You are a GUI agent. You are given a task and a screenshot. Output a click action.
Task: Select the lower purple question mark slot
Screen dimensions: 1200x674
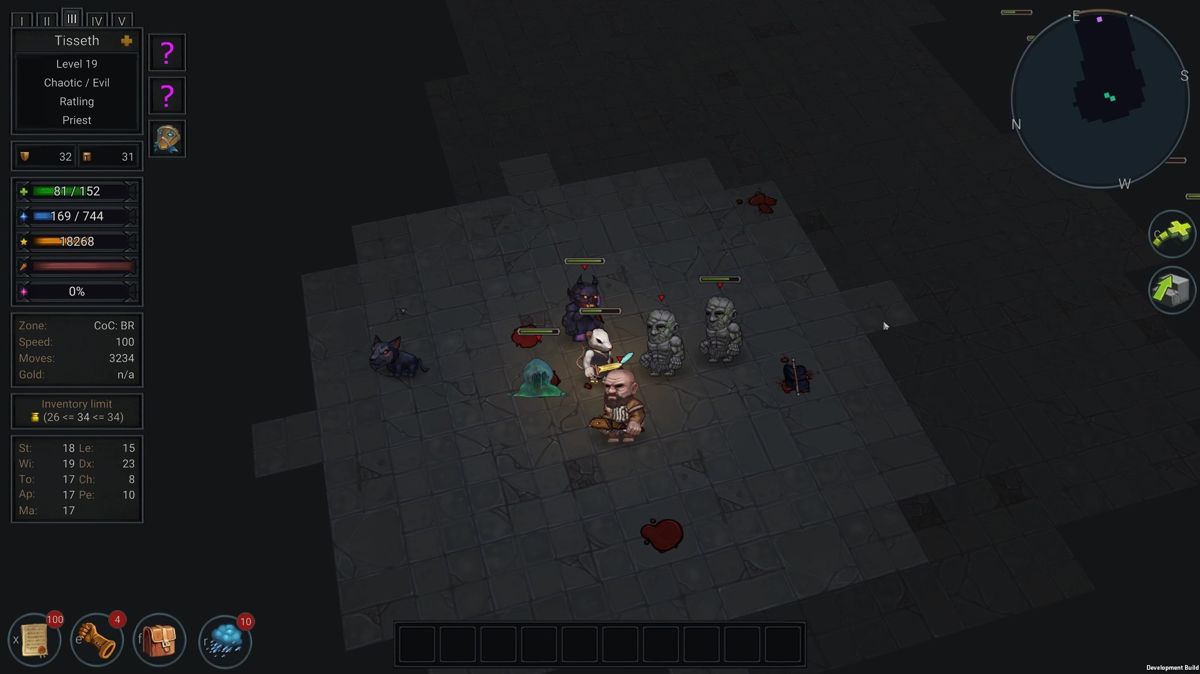pyautogui.click(x=167, y=96)
